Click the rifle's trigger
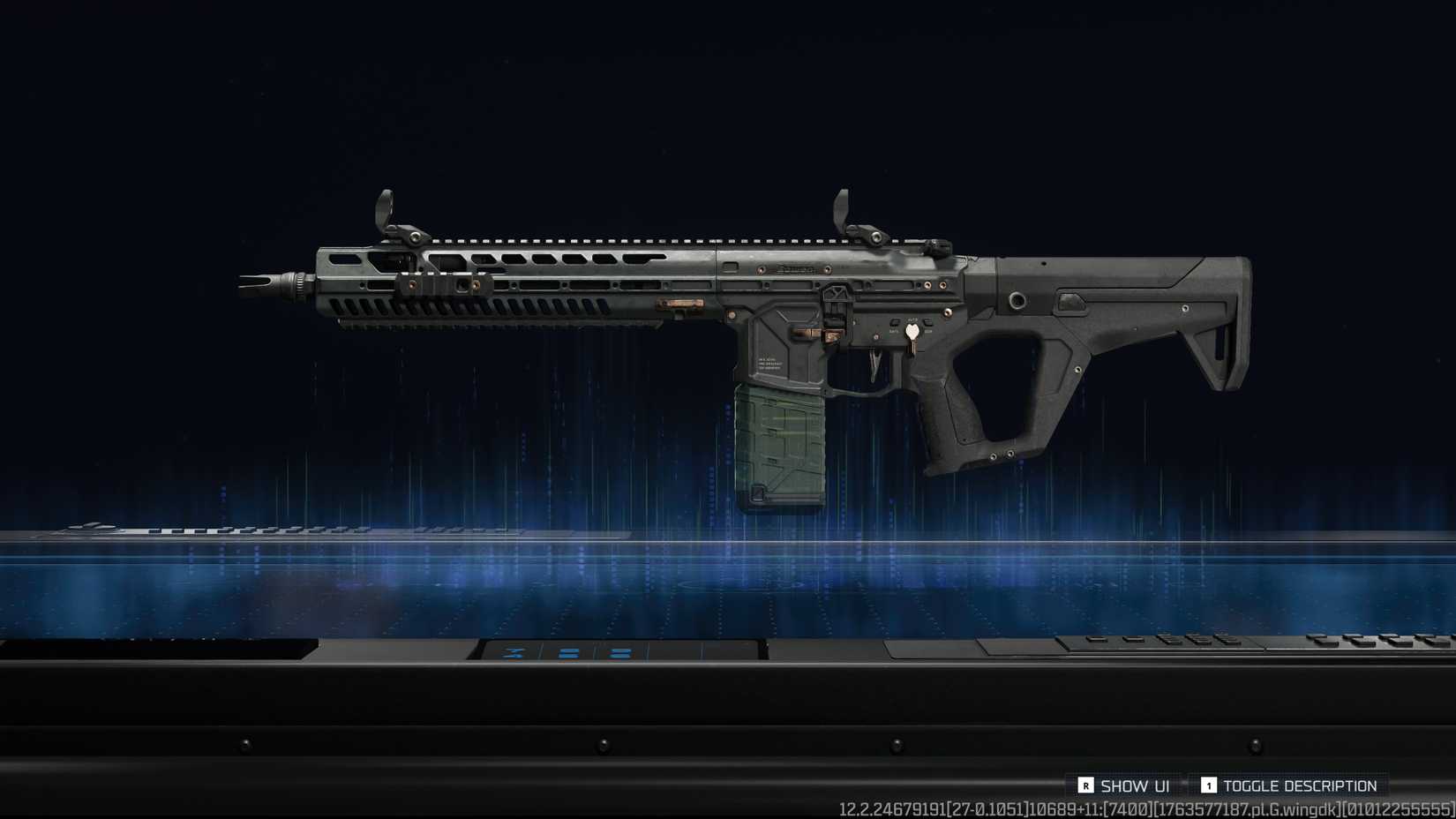This screenshot has height=819, width=1456. click(875, 364)
